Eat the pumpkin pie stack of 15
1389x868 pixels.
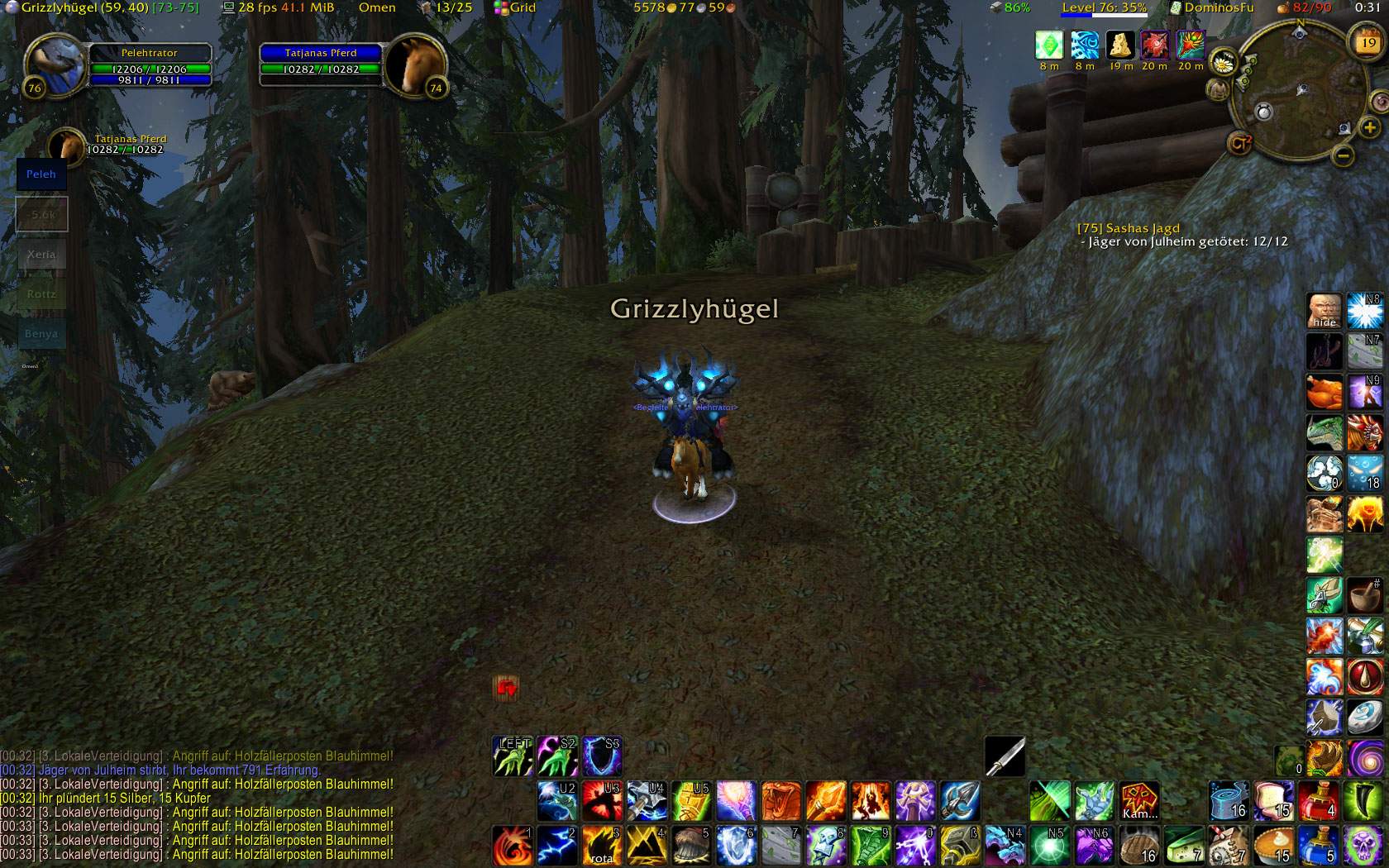click(1273, 846)
